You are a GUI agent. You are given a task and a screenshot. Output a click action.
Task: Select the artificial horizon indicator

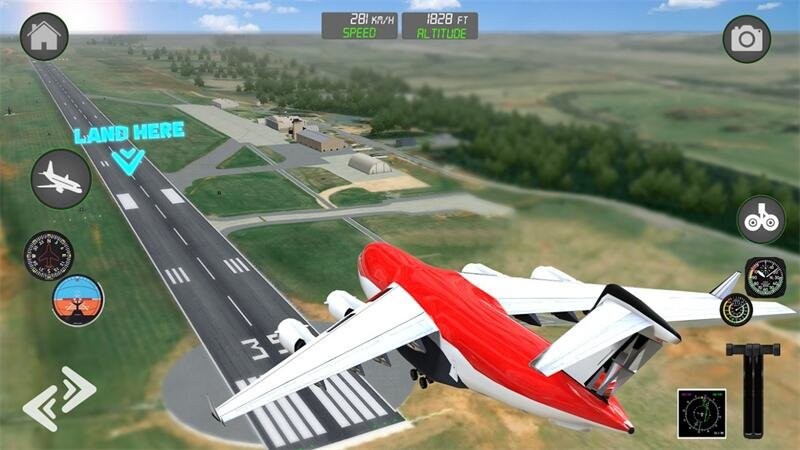coord(78,300)
